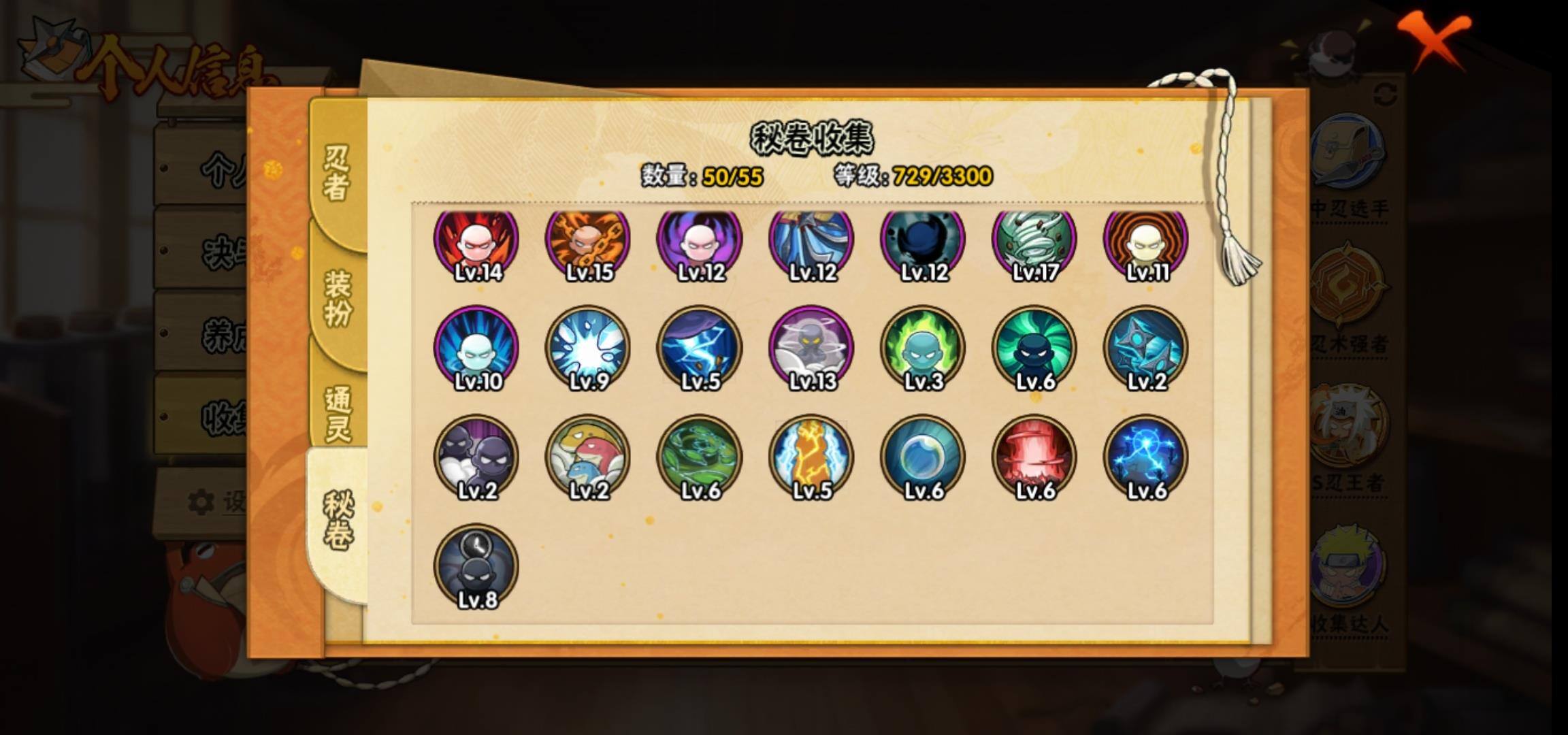Switch to the 忍者 tab
Image resolution: width=1568 pixels, height=735 pixels.
tap(337, 174)
